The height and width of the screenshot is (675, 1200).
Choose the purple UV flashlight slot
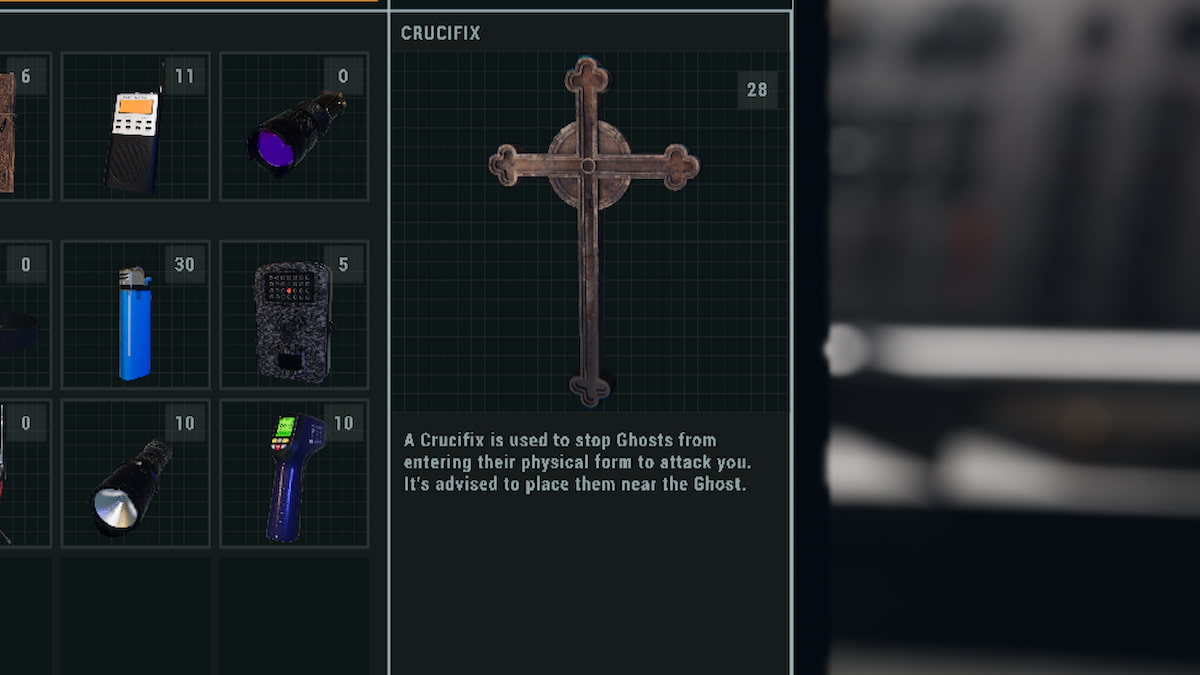(x=294, y=127)
